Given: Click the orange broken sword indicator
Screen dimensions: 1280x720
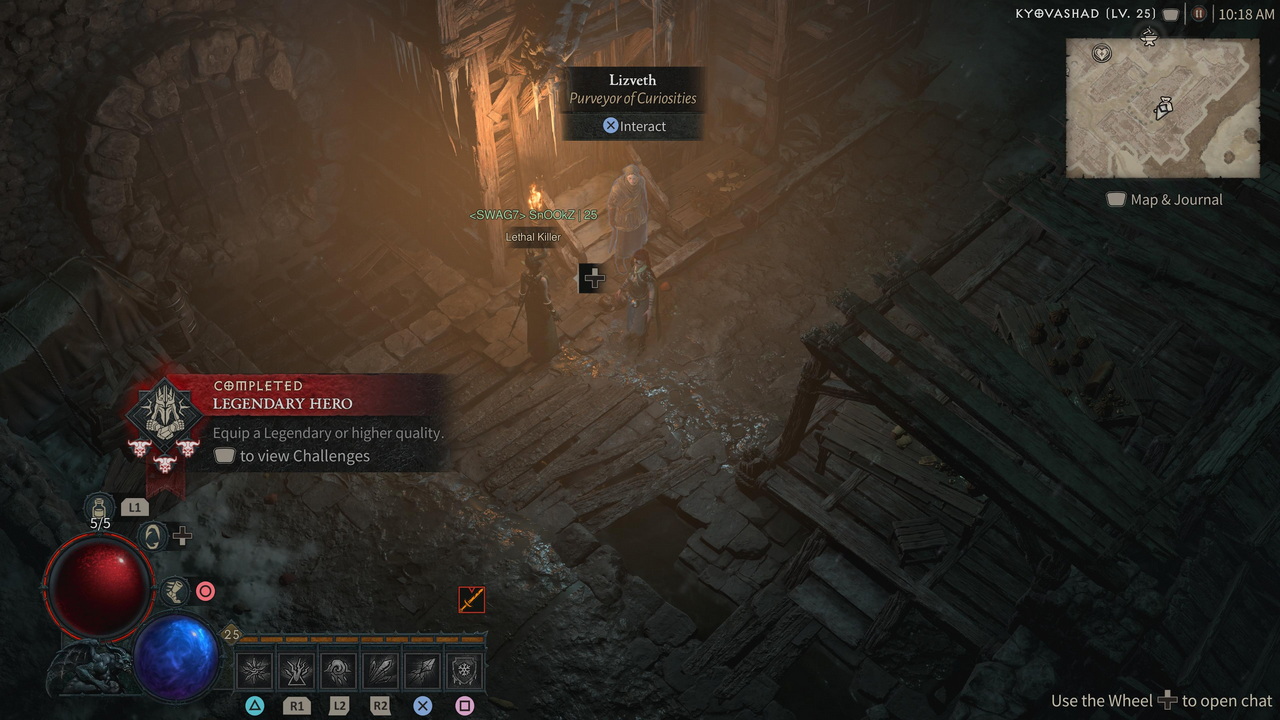Looking at the screenshot, I should [471, 599].
